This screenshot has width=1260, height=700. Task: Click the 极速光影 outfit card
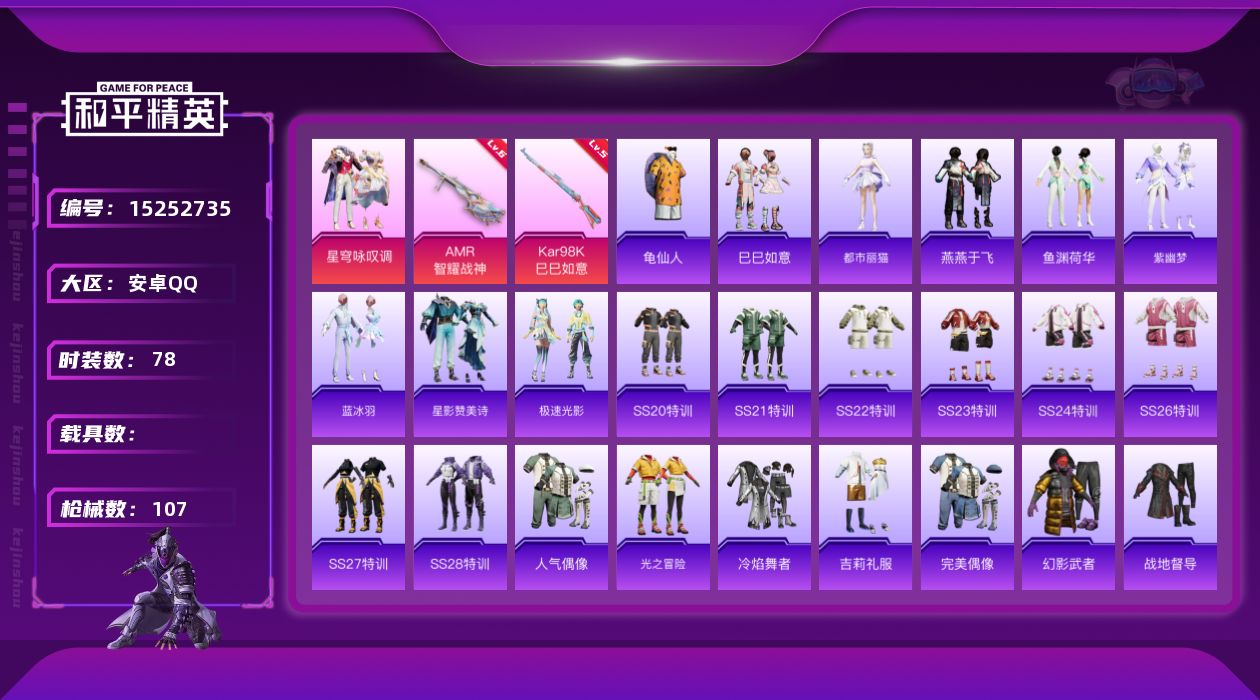coord(561,364)
